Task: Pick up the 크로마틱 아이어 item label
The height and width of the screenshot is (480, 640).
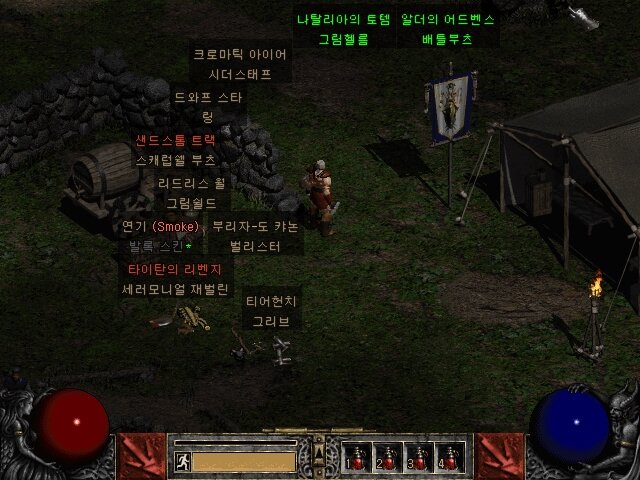Action: click(240, 54)
